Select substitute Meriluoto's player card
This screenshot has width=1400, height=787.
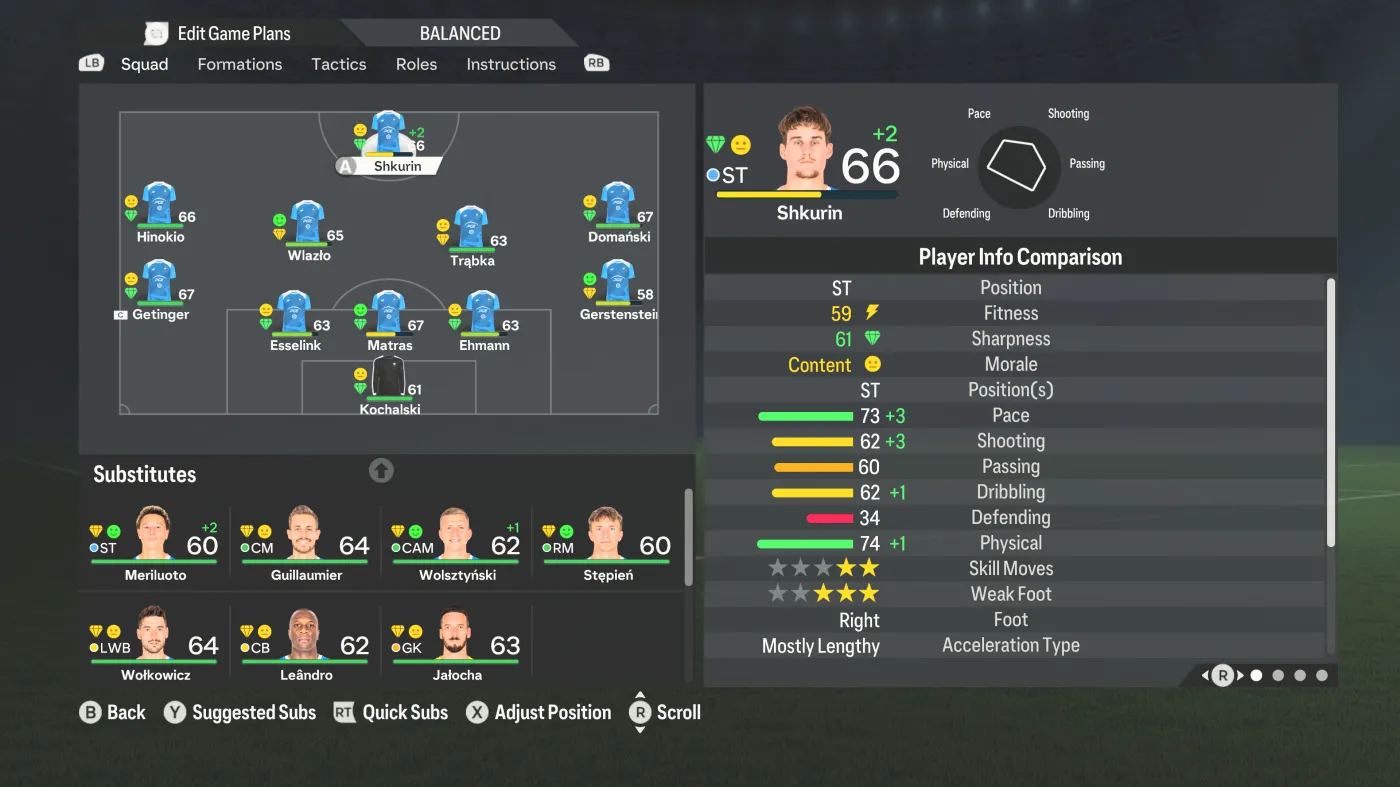coord(153,540)
